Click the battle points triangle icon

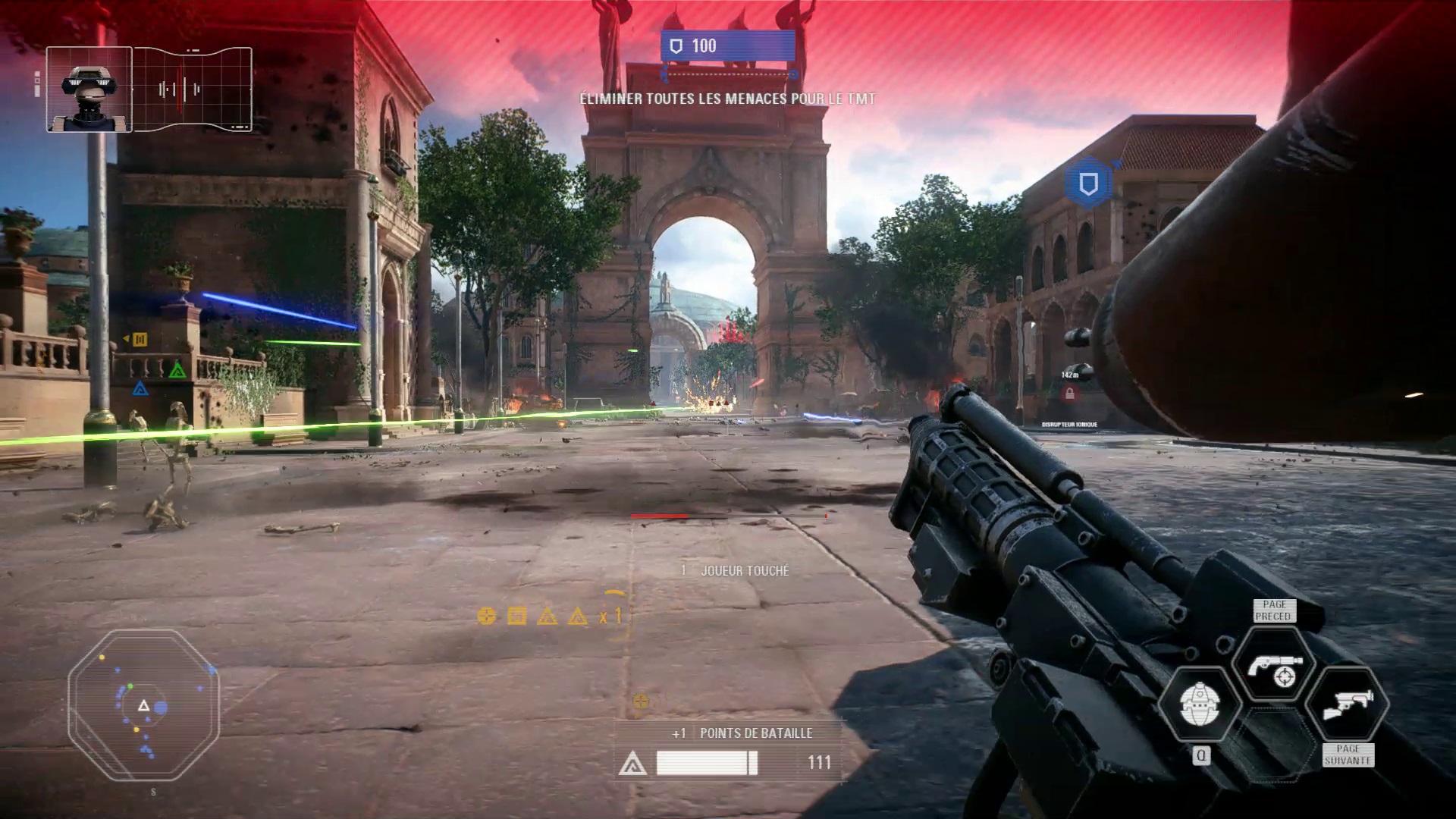[x=632, y=764]
